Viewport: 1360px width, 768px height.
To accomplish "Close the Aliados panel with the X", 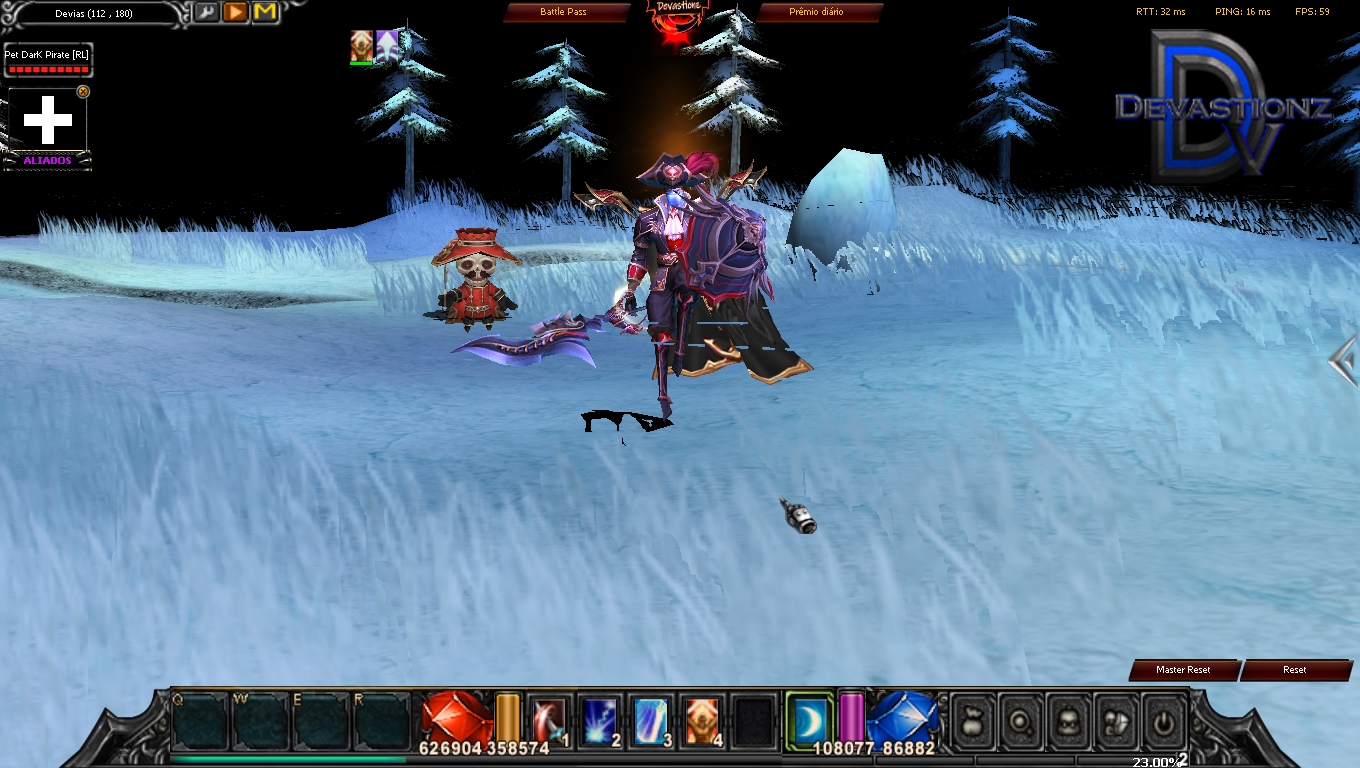I will 83,91.
